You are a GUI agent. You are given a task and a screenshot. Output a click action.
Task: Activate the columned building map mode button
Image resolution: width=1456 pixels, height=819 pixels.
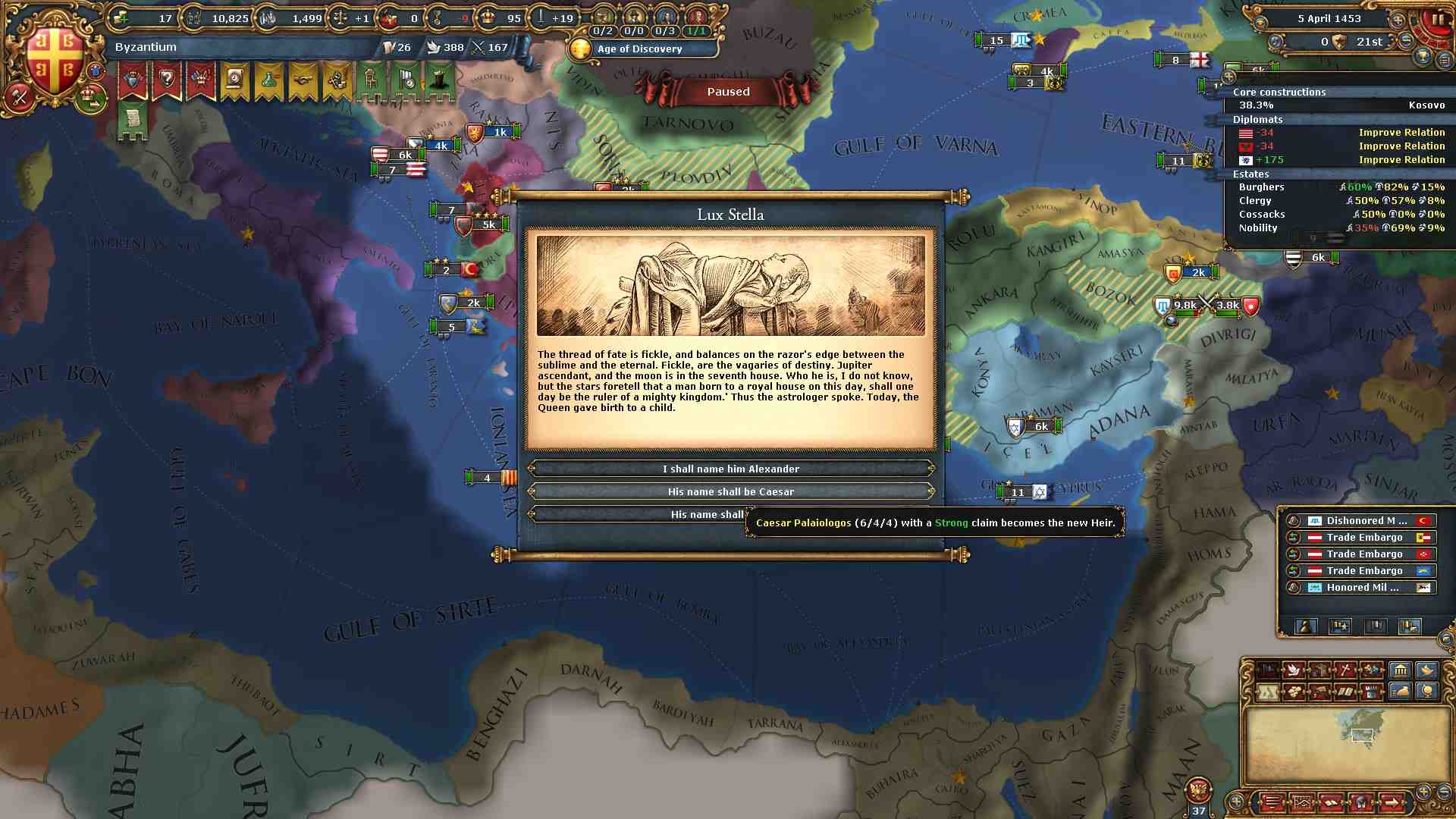pos(1400,670)
